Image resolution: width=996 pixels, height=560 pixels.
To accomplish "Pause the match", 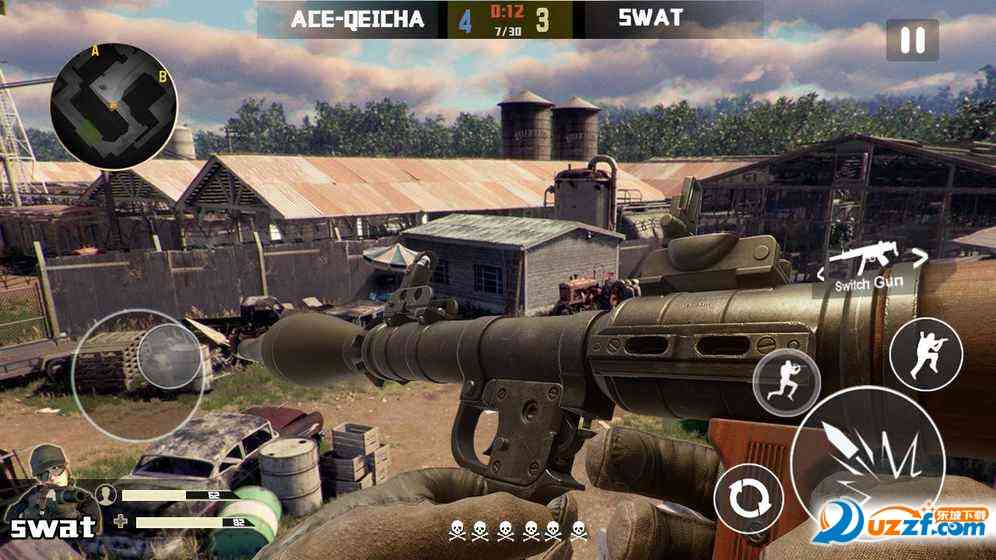I will coord(912,41).
